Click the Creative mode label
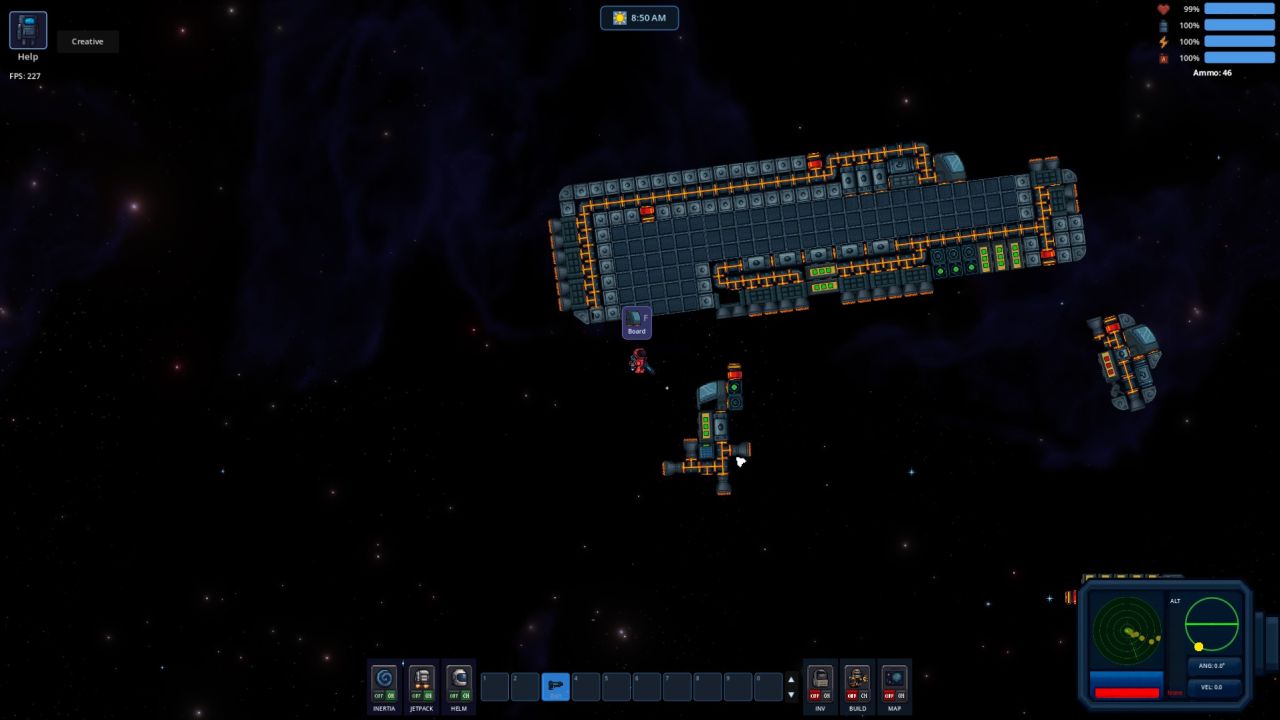This screenshot has width=1280, height=720. point(87,41)
